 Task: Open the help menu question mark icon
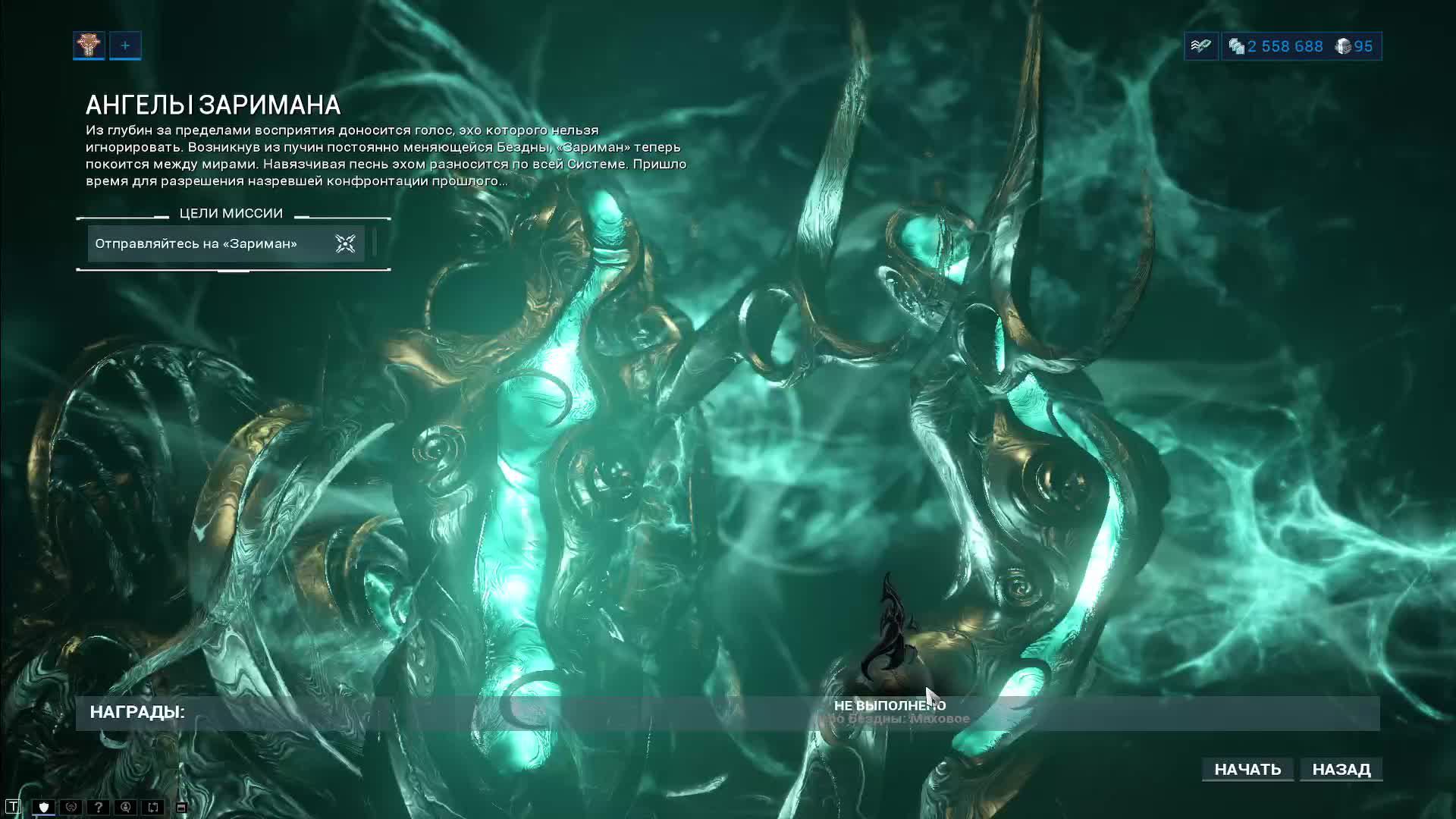click(99, 807)
